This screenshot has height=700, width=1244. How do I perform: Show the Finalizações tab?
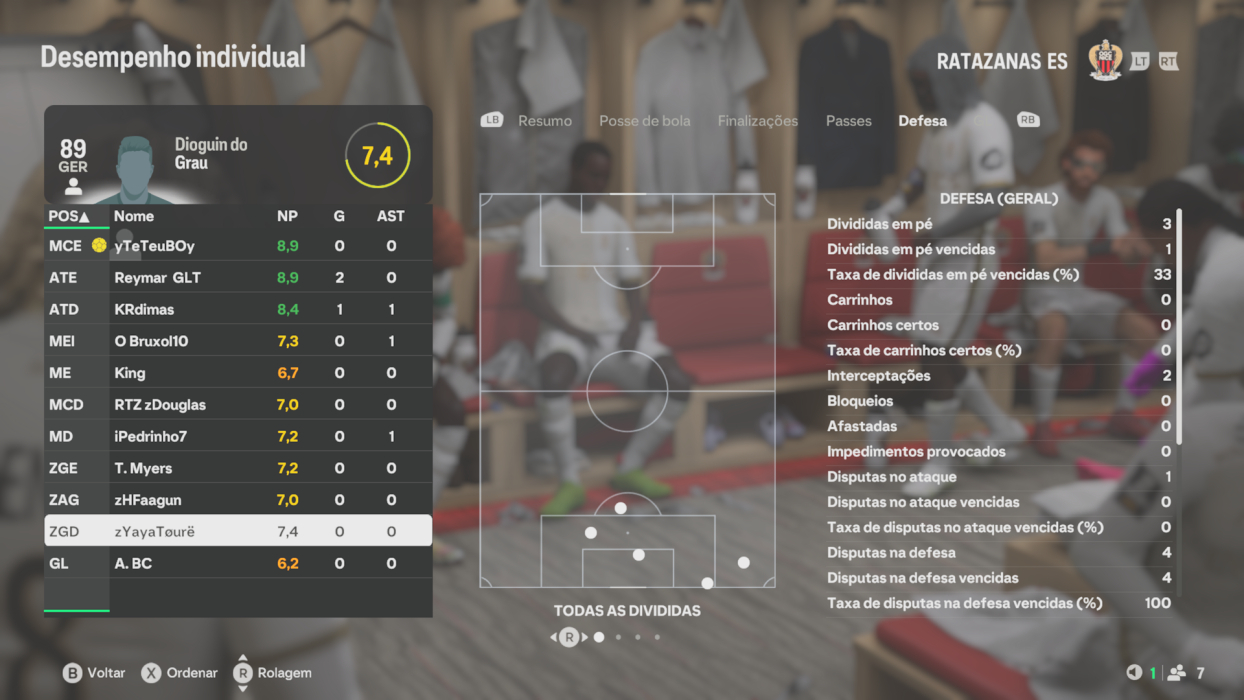pos(757,121)
